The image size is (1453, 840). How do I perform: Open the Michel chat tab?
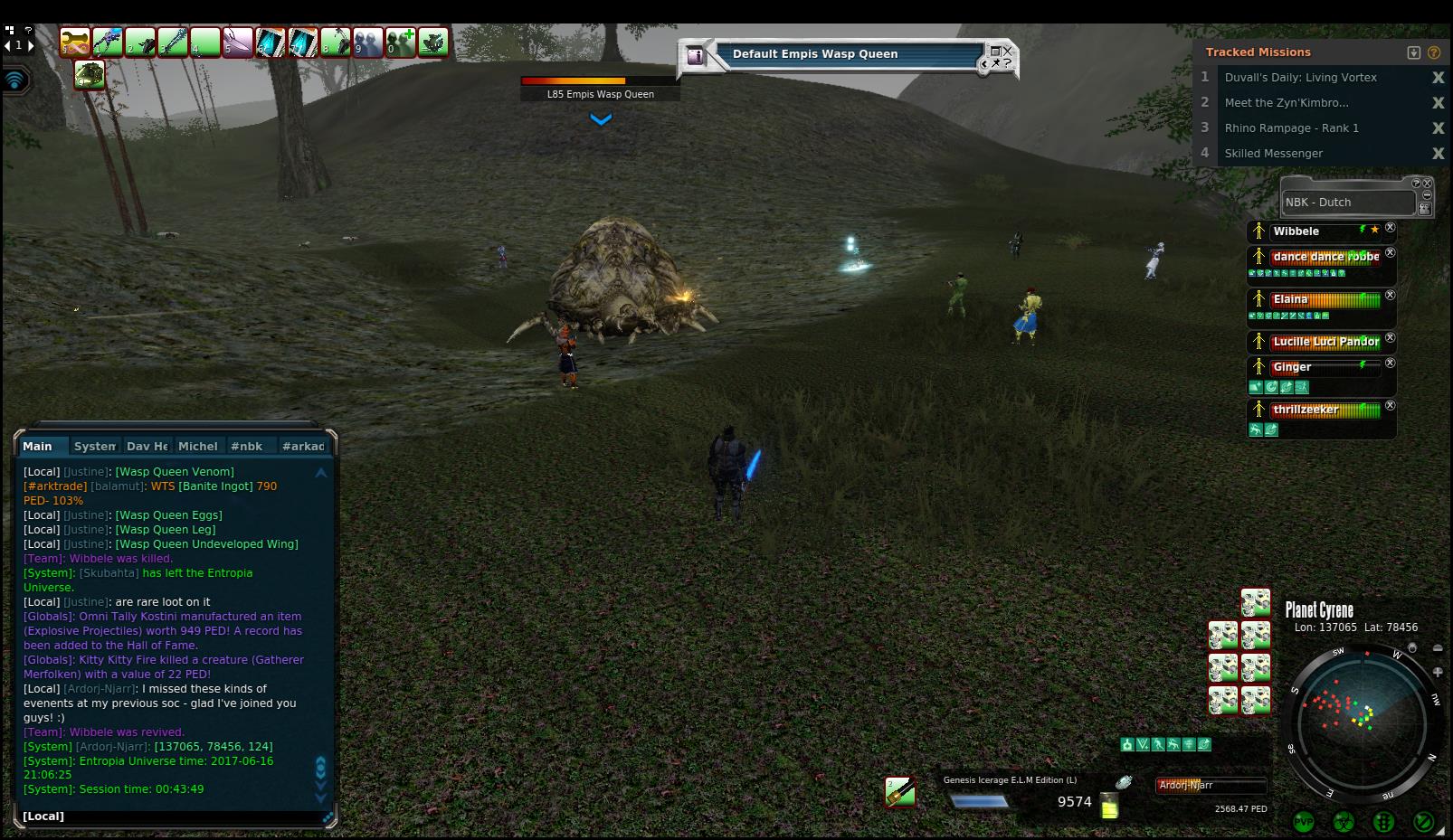point(197,446)
